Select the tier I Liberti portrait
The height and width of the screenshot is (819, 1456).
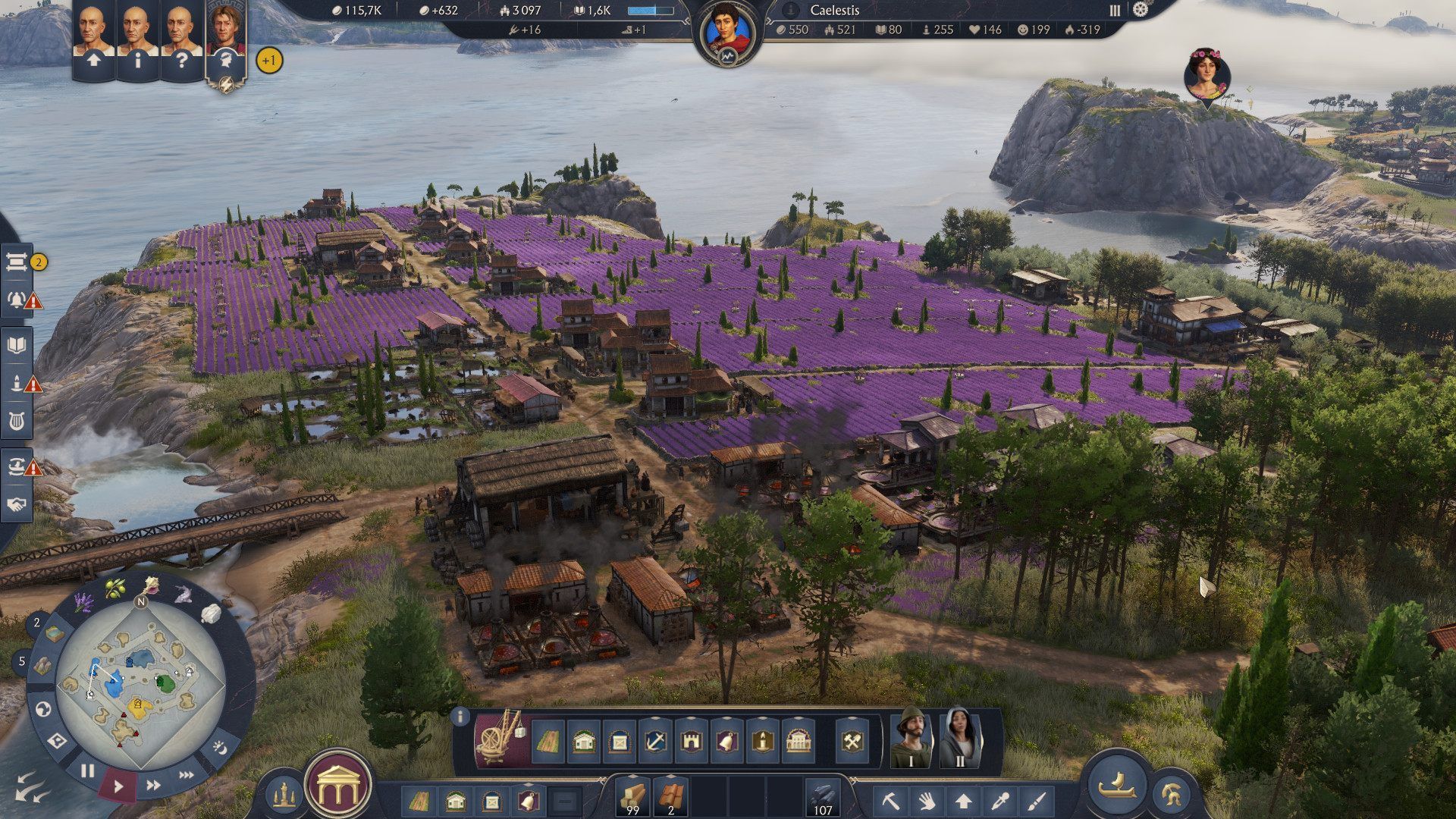(x=911, y=737)
